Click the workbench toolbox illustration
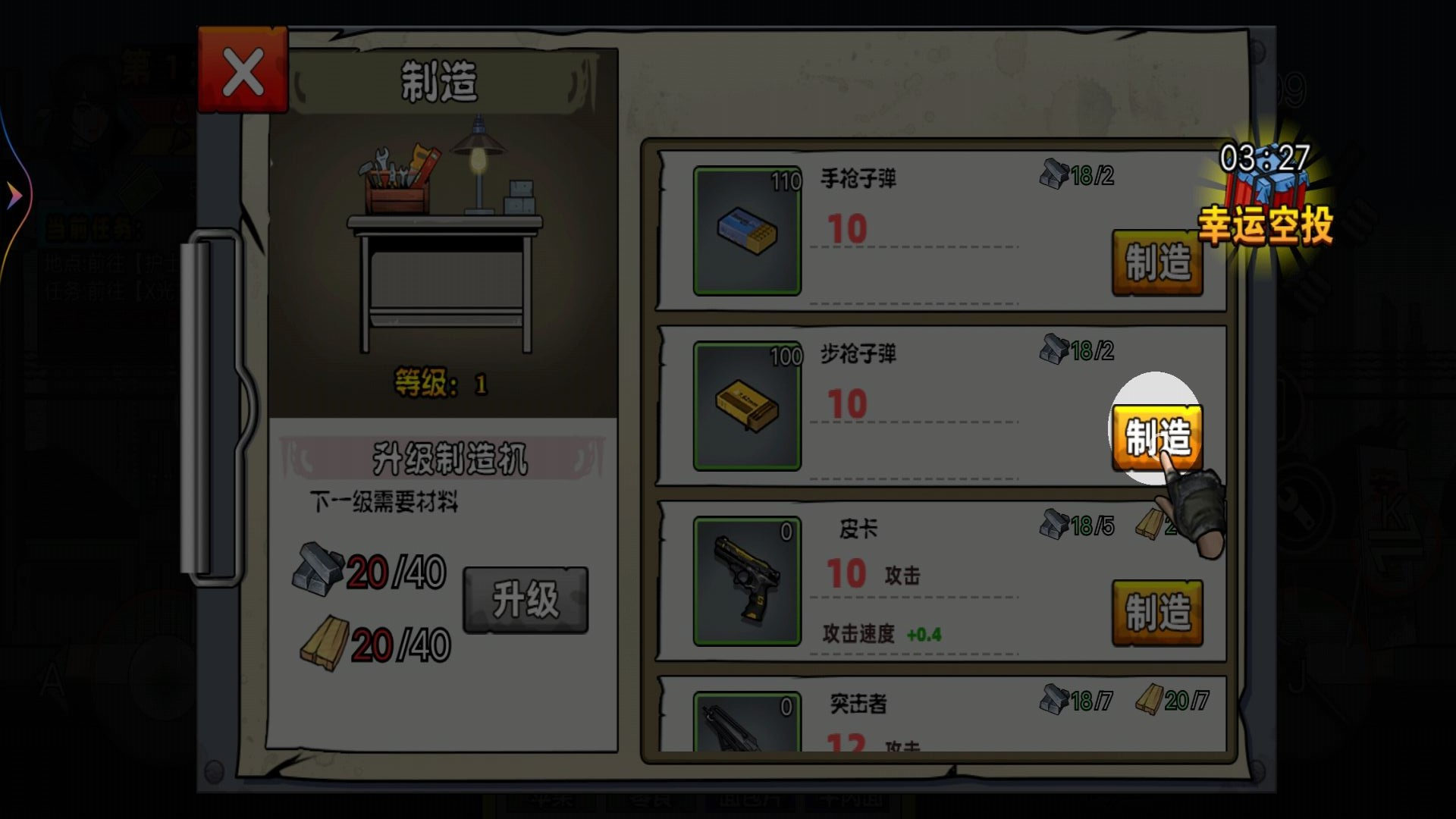The width and height of the screenshot is (1456, 819). click(x=398, y=178)
